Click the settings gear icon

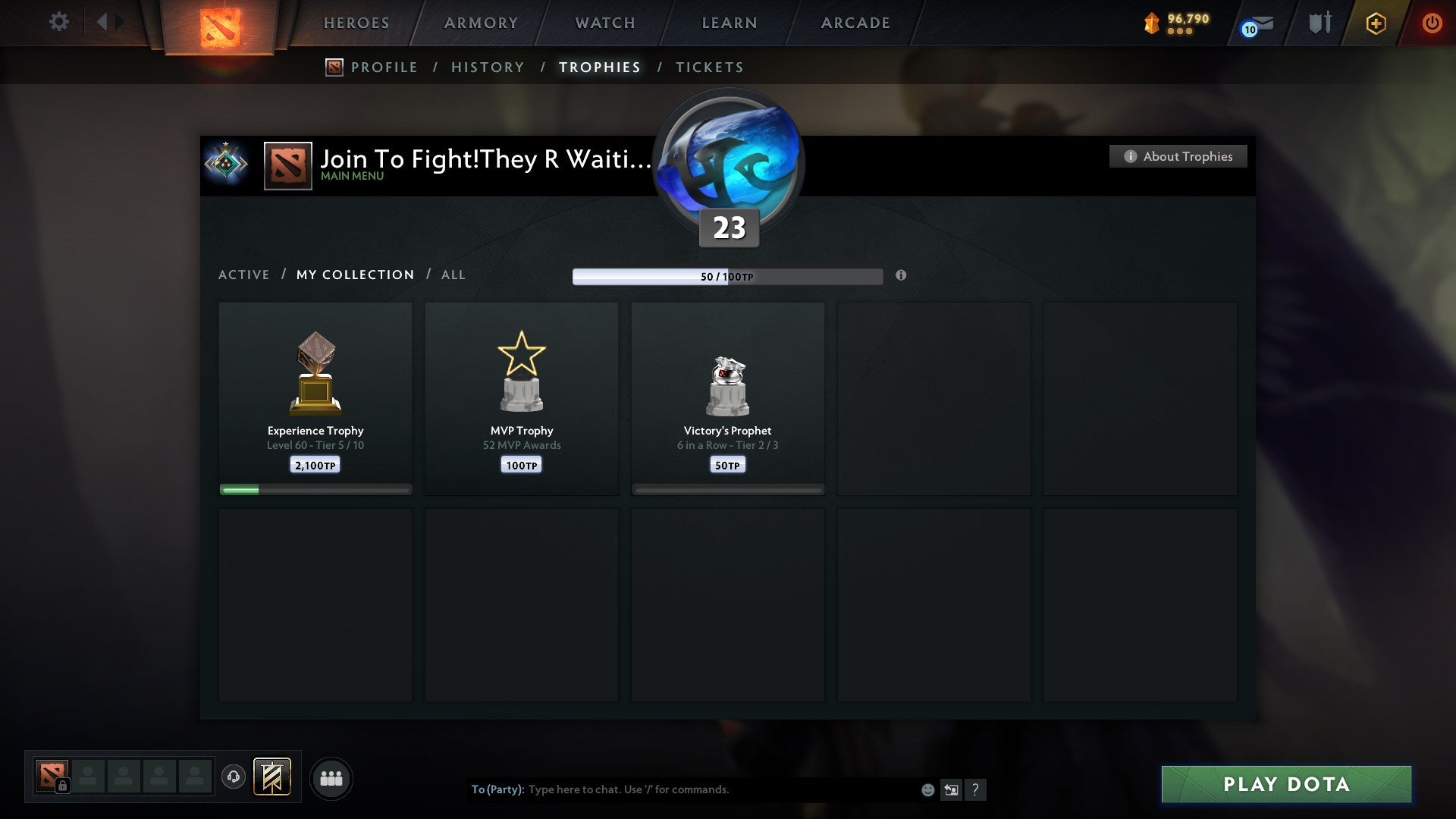pyautogui.click(x=58, y=22)
